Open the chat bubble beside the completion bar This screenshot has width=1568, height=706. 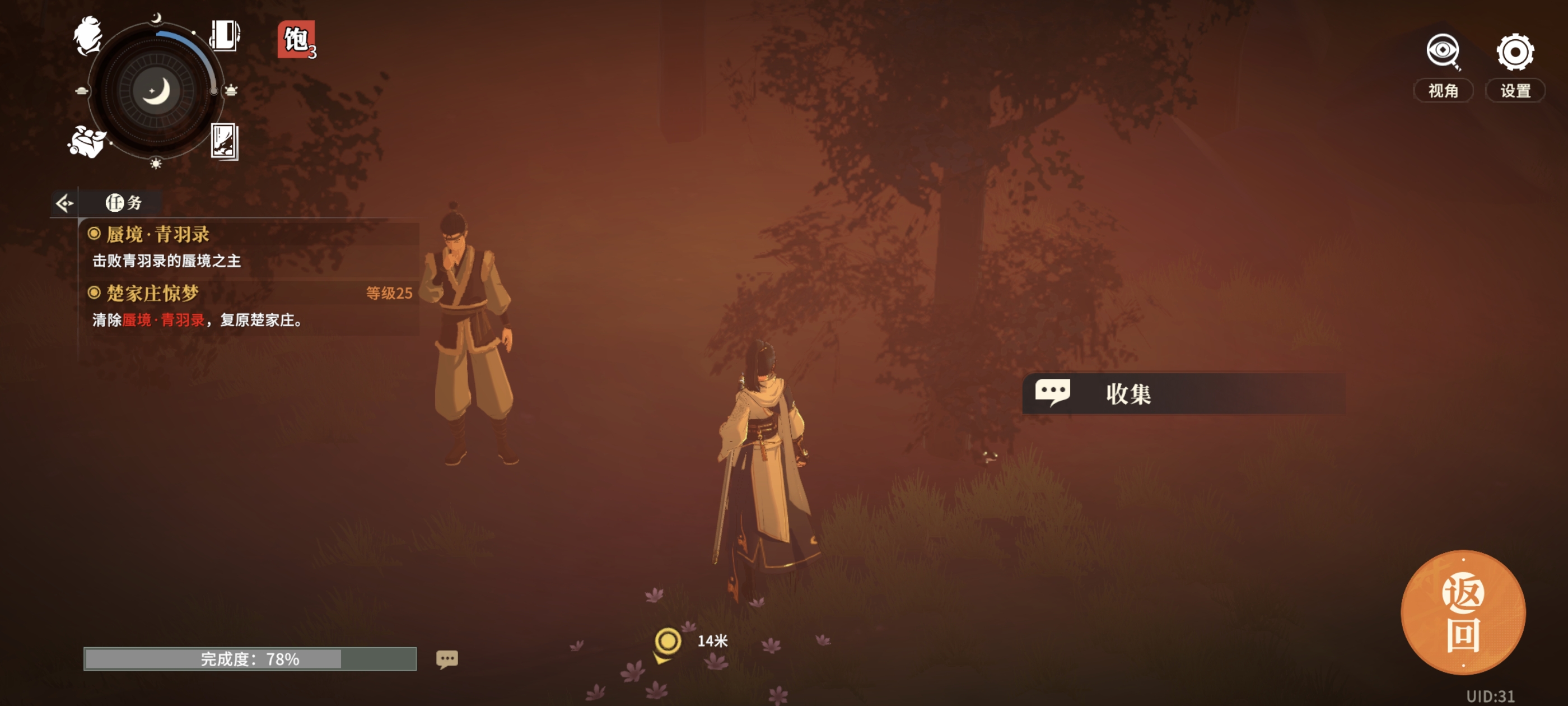coord(447,659)
